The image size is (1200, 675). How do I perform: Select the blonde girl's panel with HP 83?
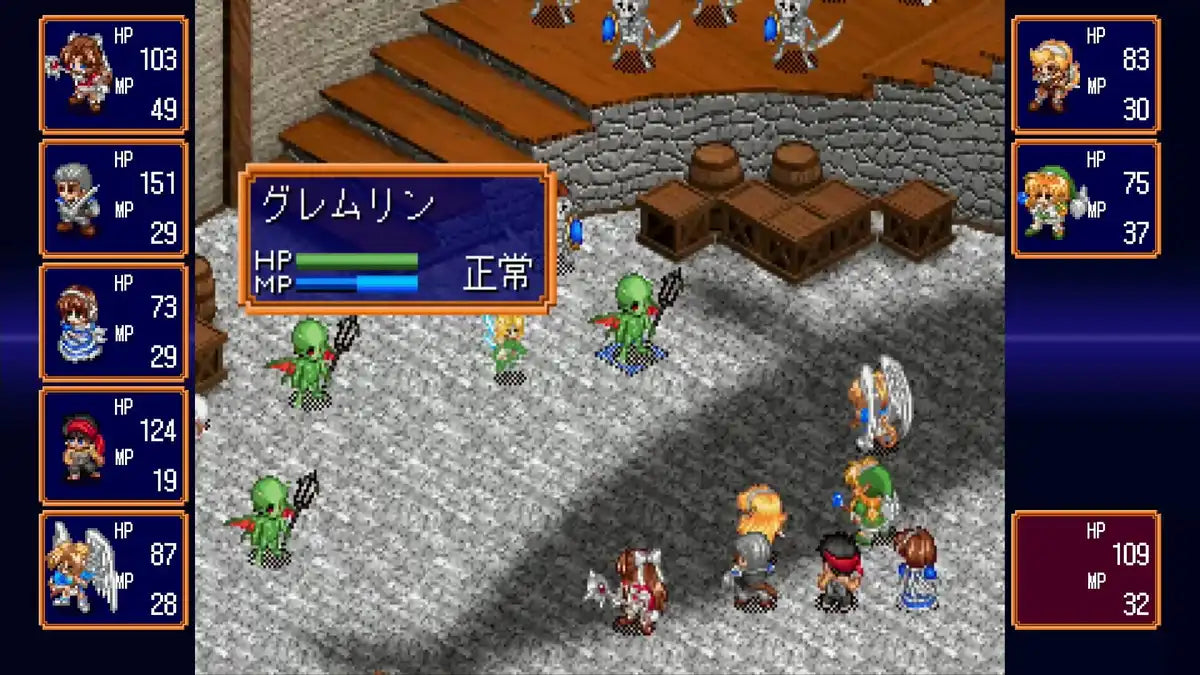pos(1086,75)
